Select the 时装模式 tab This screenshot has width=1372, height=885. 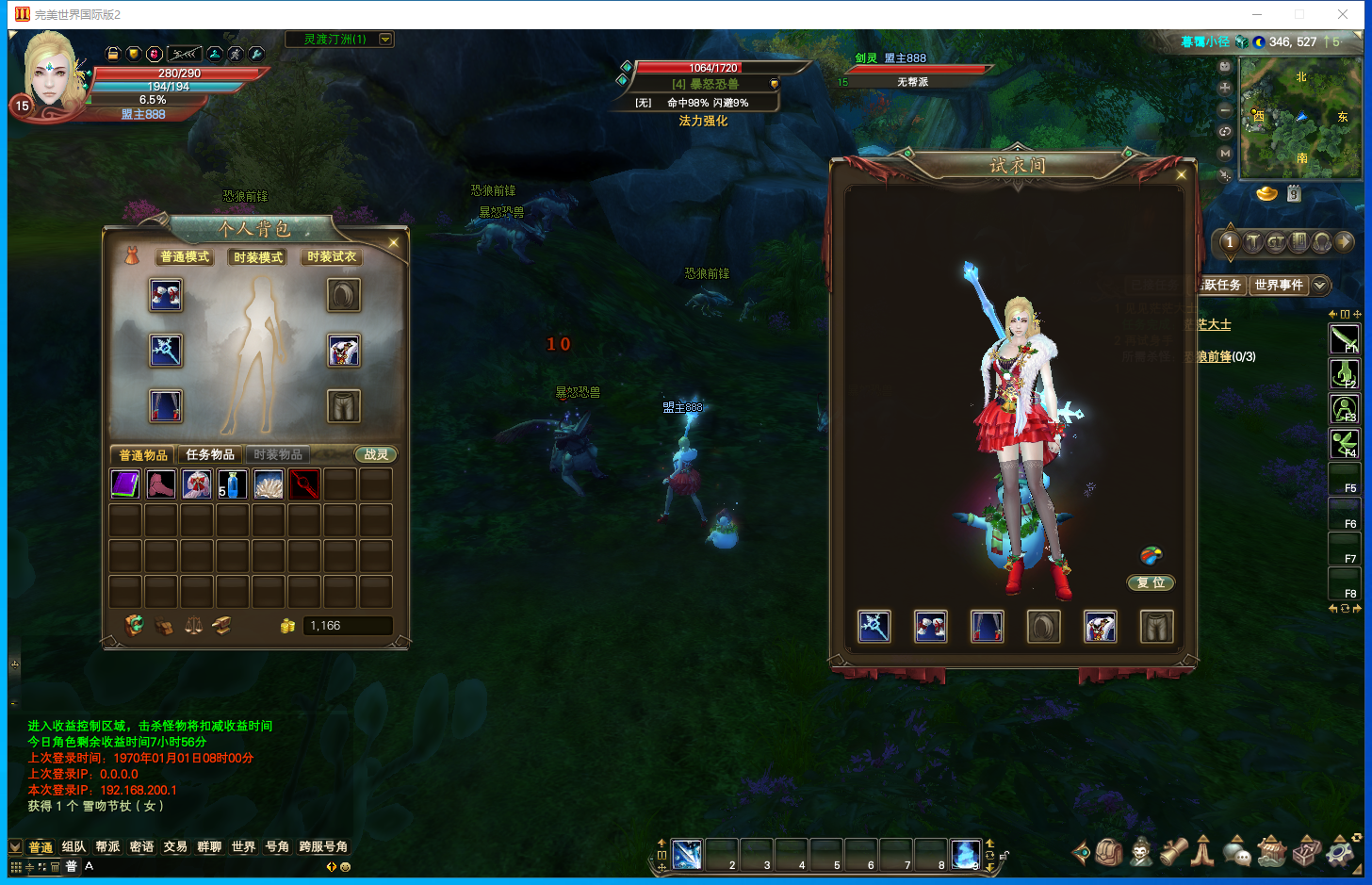pyautogui.click(x=258, y=257)
